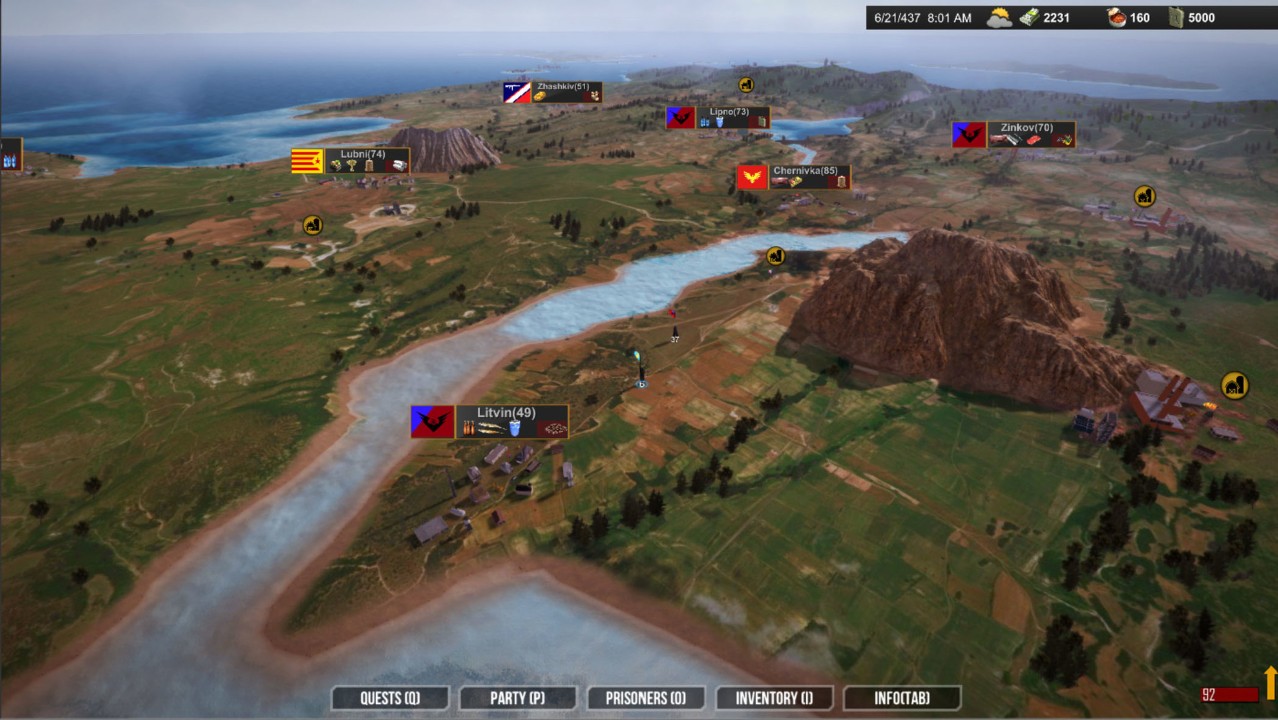
Task: Open the Party screen
Action: 517,698
